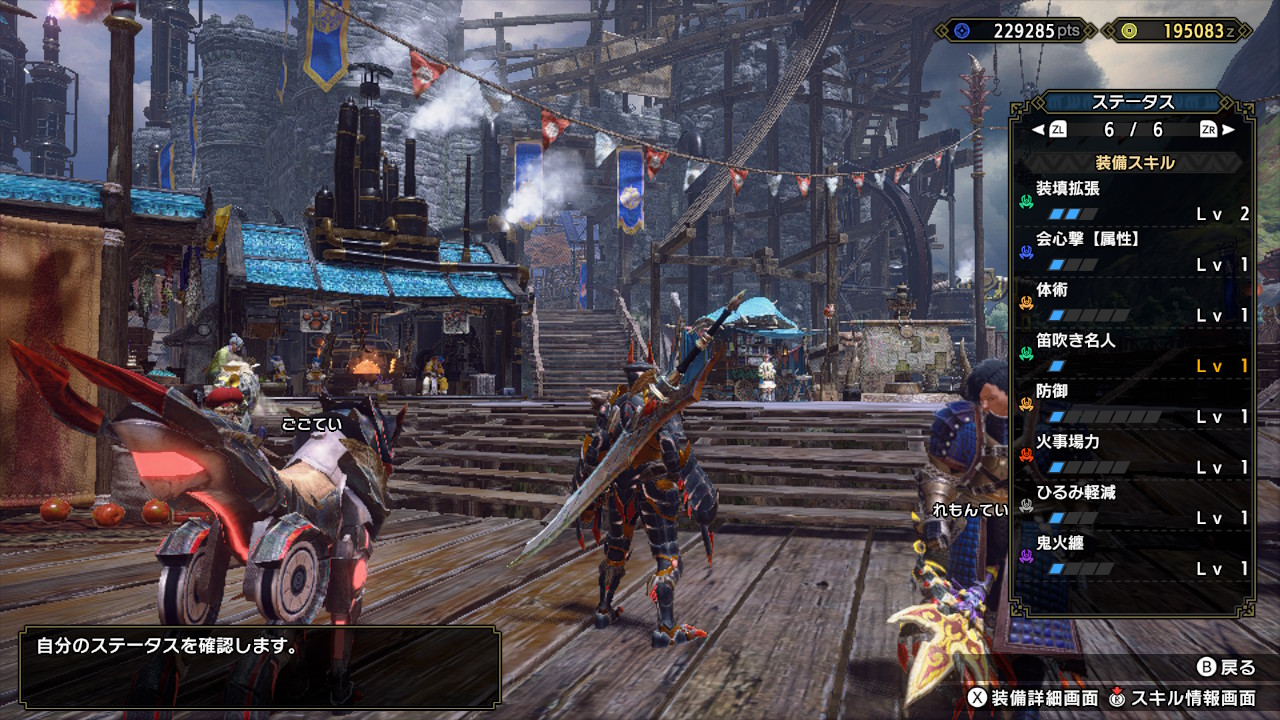1280x720 pixels.
Task: Open the スキル情報画面 skill info screen
Action: tap(1181, 698)
